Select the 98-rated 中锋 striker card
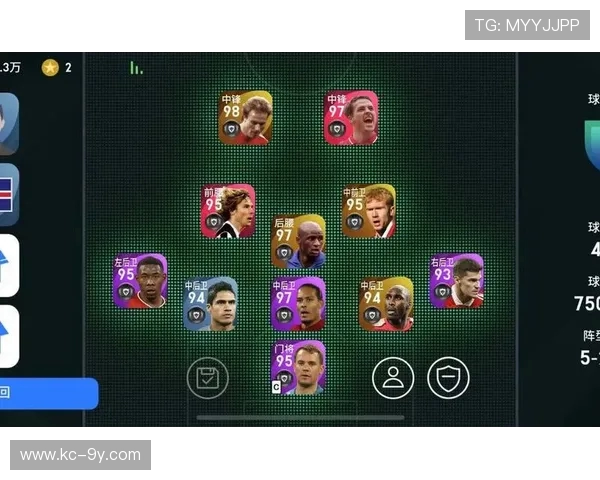The width and height of the screenshot is (600, 480). (245, 118)
